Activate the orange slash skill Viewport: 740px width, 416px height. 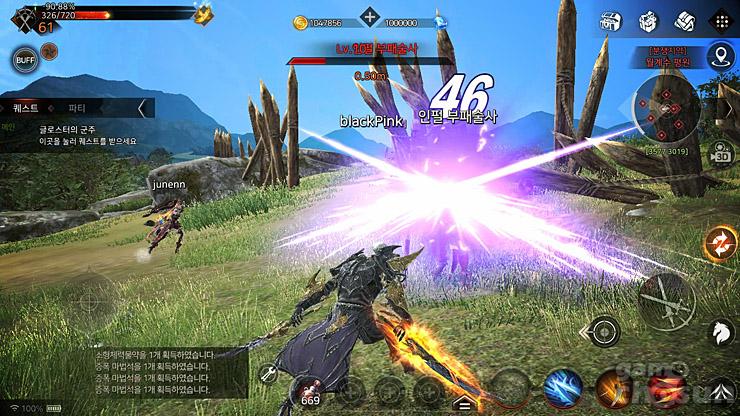coord(612,389)
